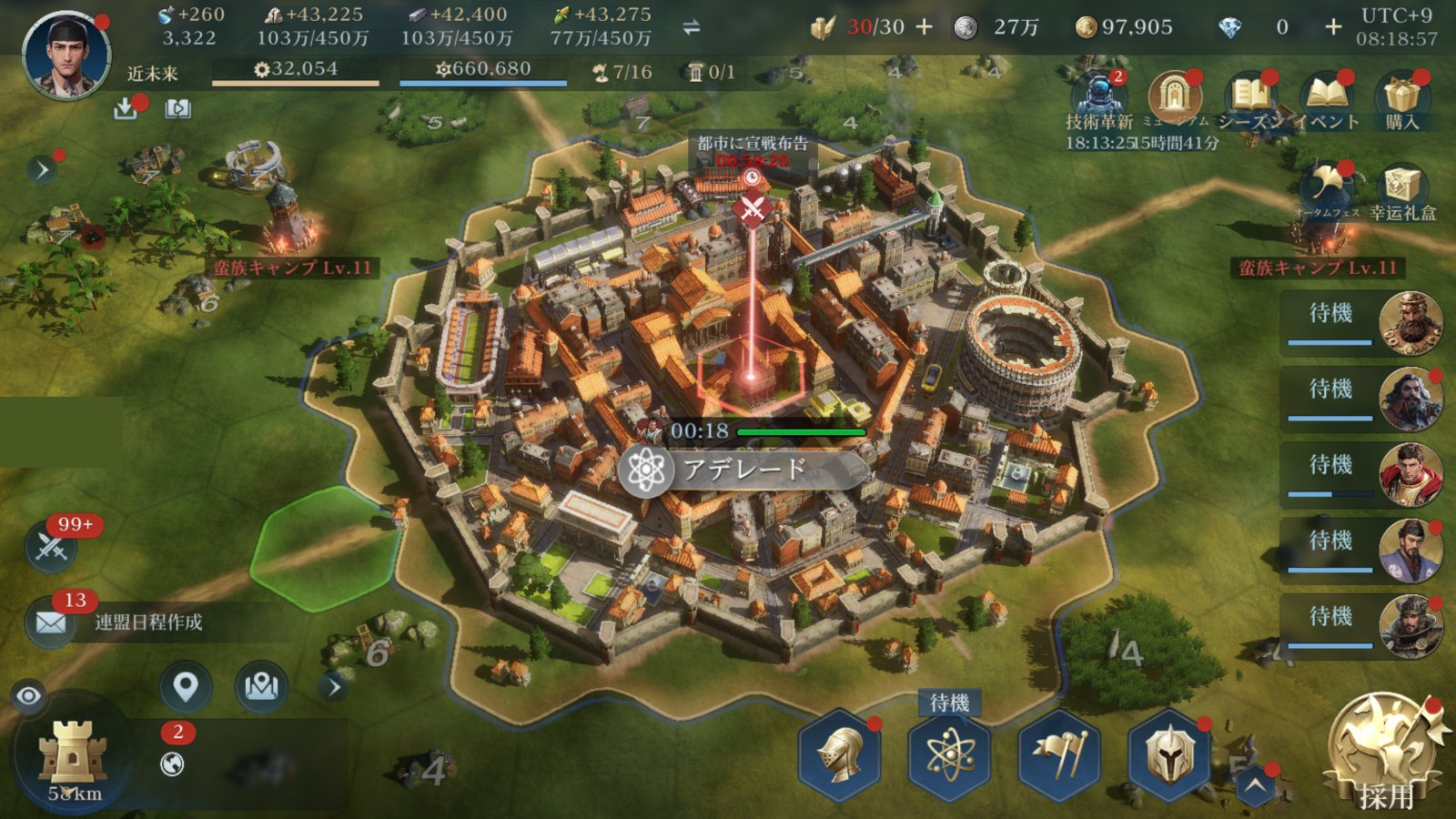Open the knight helmet hexagon menu
1456x819 pixels.
tap(839, 754)
